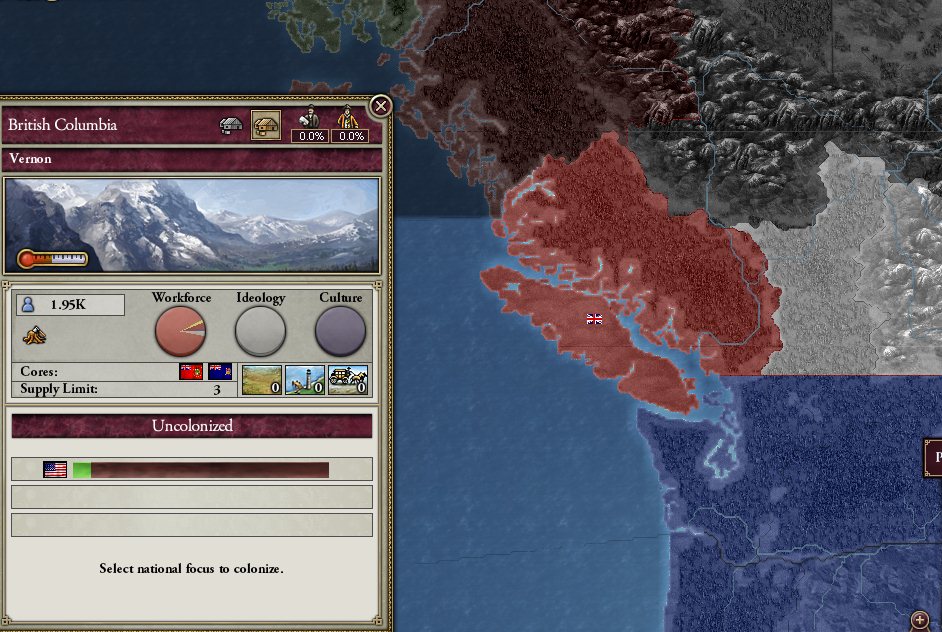
Task: Select the fort building icon
Action: [x=261, y=380]
